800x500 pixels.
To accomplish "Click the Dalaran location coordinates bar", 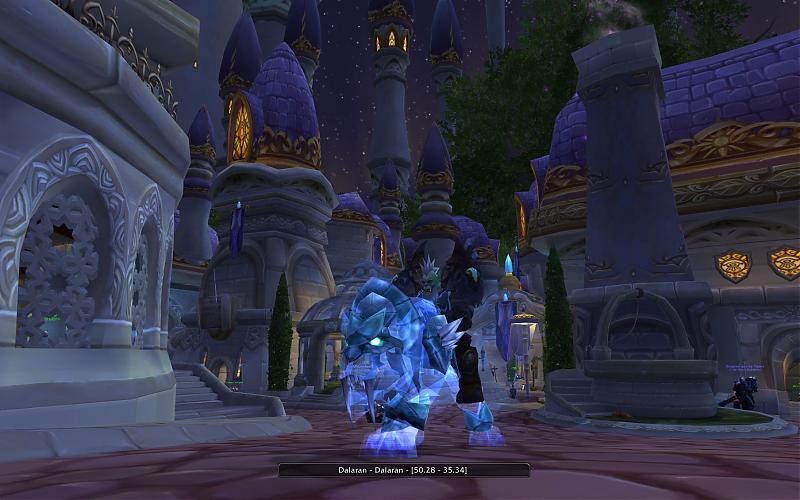I will 403,470.
